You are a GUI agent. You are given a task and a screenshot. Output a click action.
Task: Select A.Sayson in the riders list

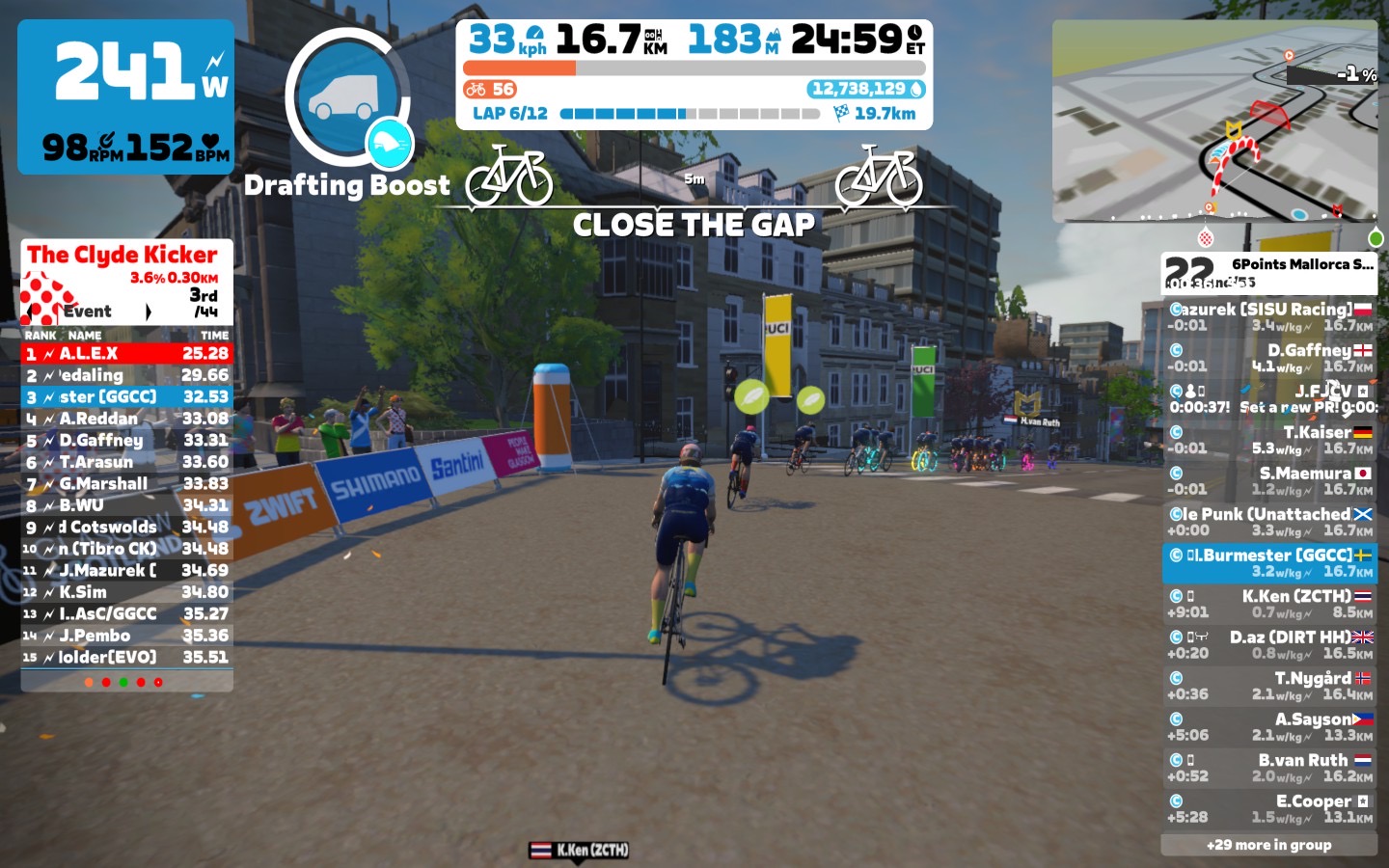point(1269,726)
